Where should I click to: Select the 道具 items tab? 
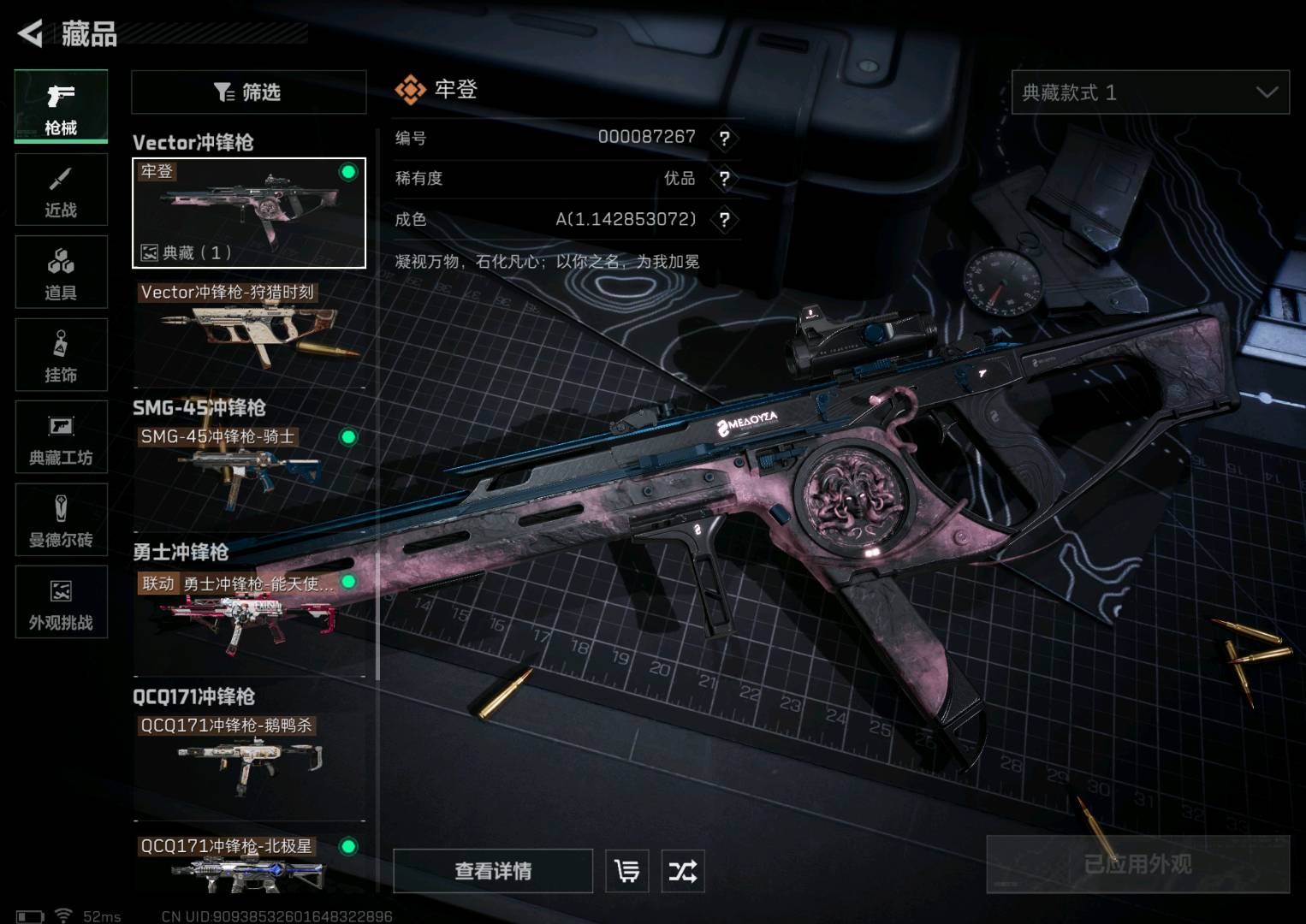click(61, 272)
